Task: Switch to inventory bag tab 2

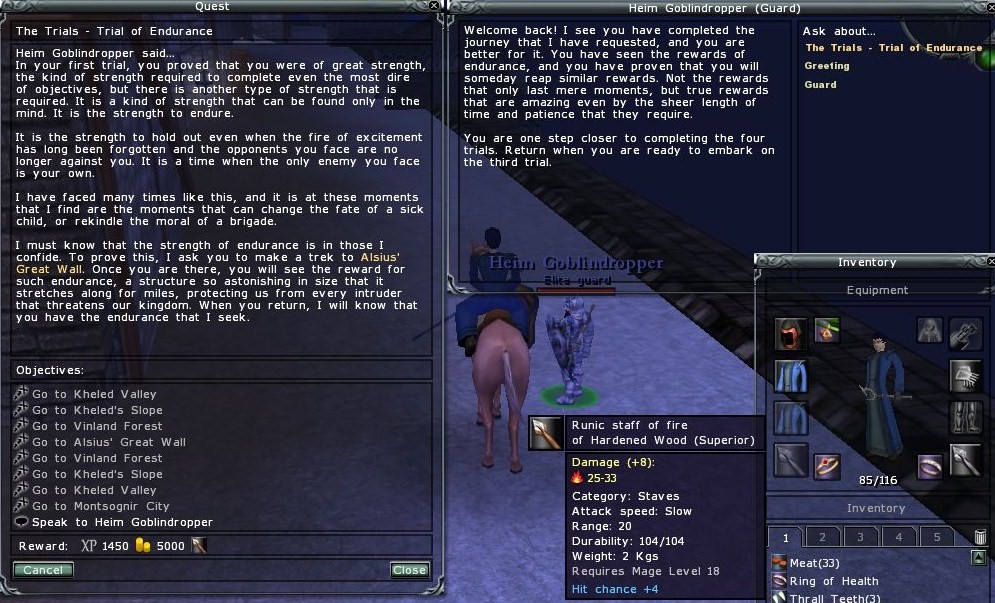Action: coord(823,537)
